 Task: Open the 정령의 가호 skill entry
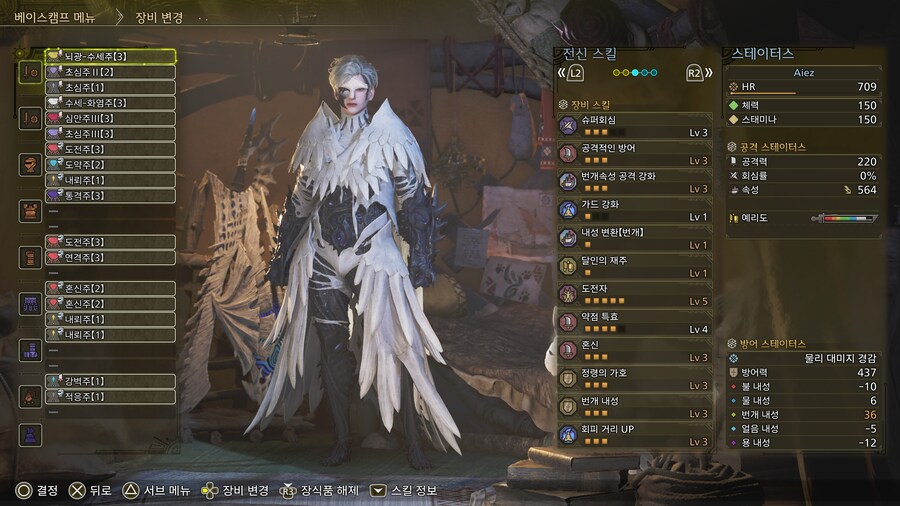(x=634, y=378)
